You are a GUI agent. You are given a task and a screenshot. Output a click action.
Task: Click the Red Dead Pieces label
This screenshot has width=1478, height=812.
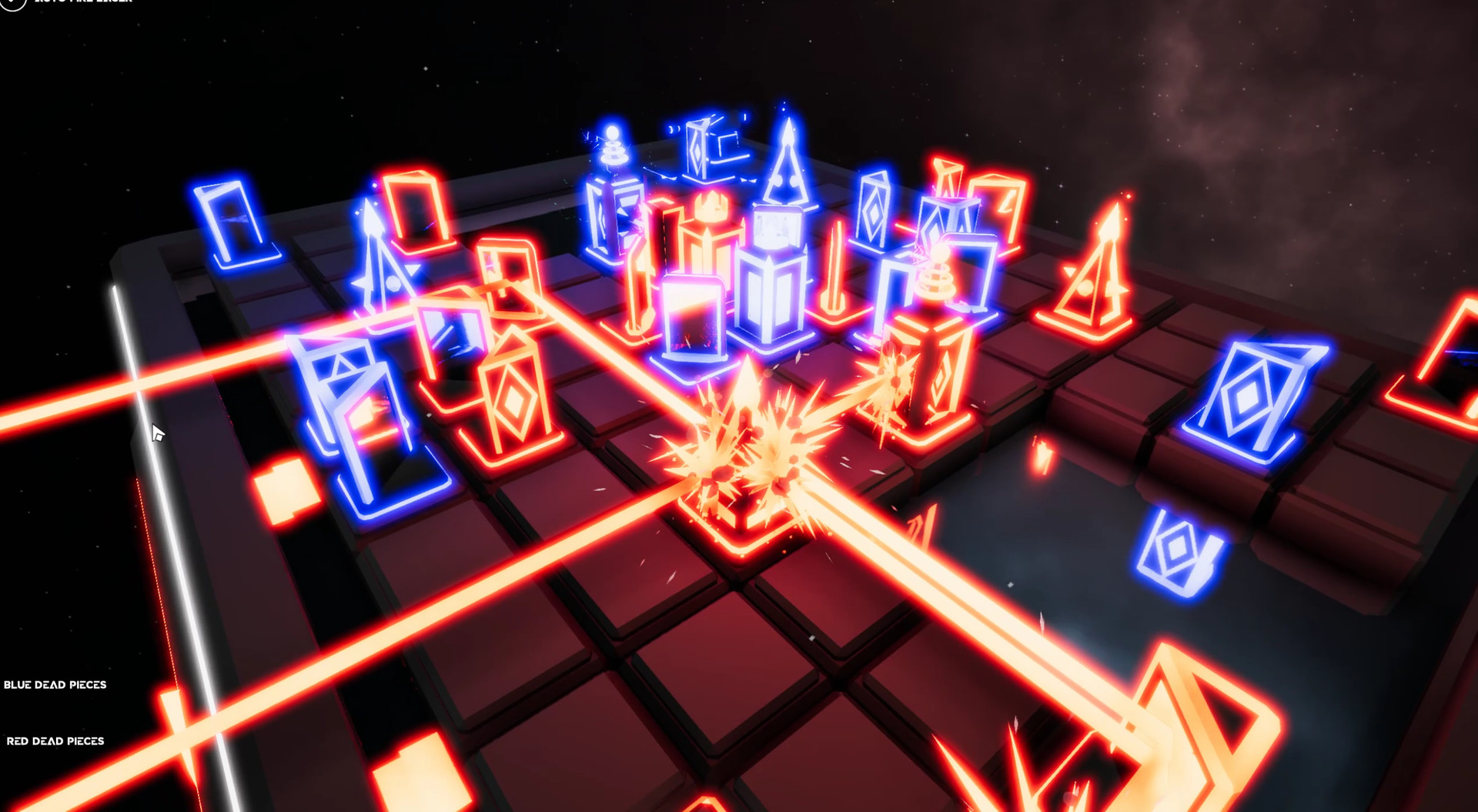point(55,740)
